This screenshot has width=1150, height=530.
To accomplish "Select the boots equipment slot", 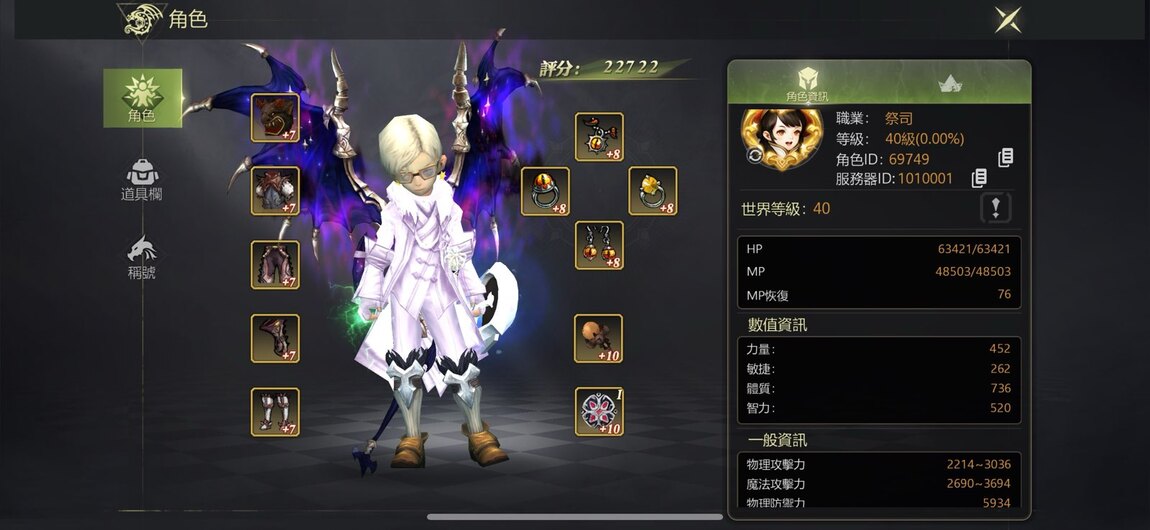I will [x=275, y=412].
